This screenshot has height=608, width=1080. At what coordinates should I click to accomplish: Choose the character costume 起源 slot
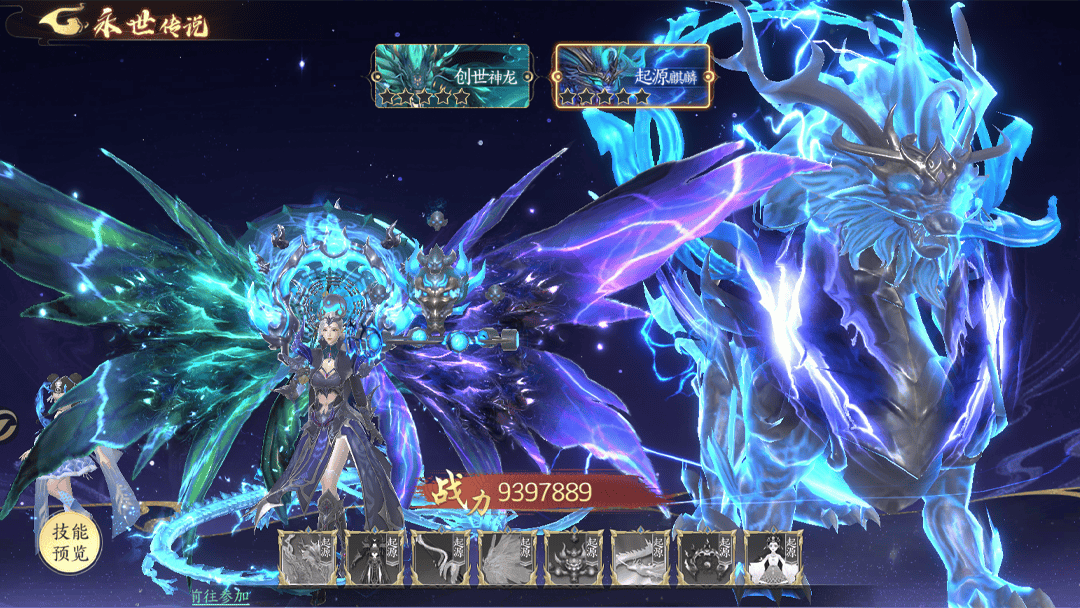(376, 557)
